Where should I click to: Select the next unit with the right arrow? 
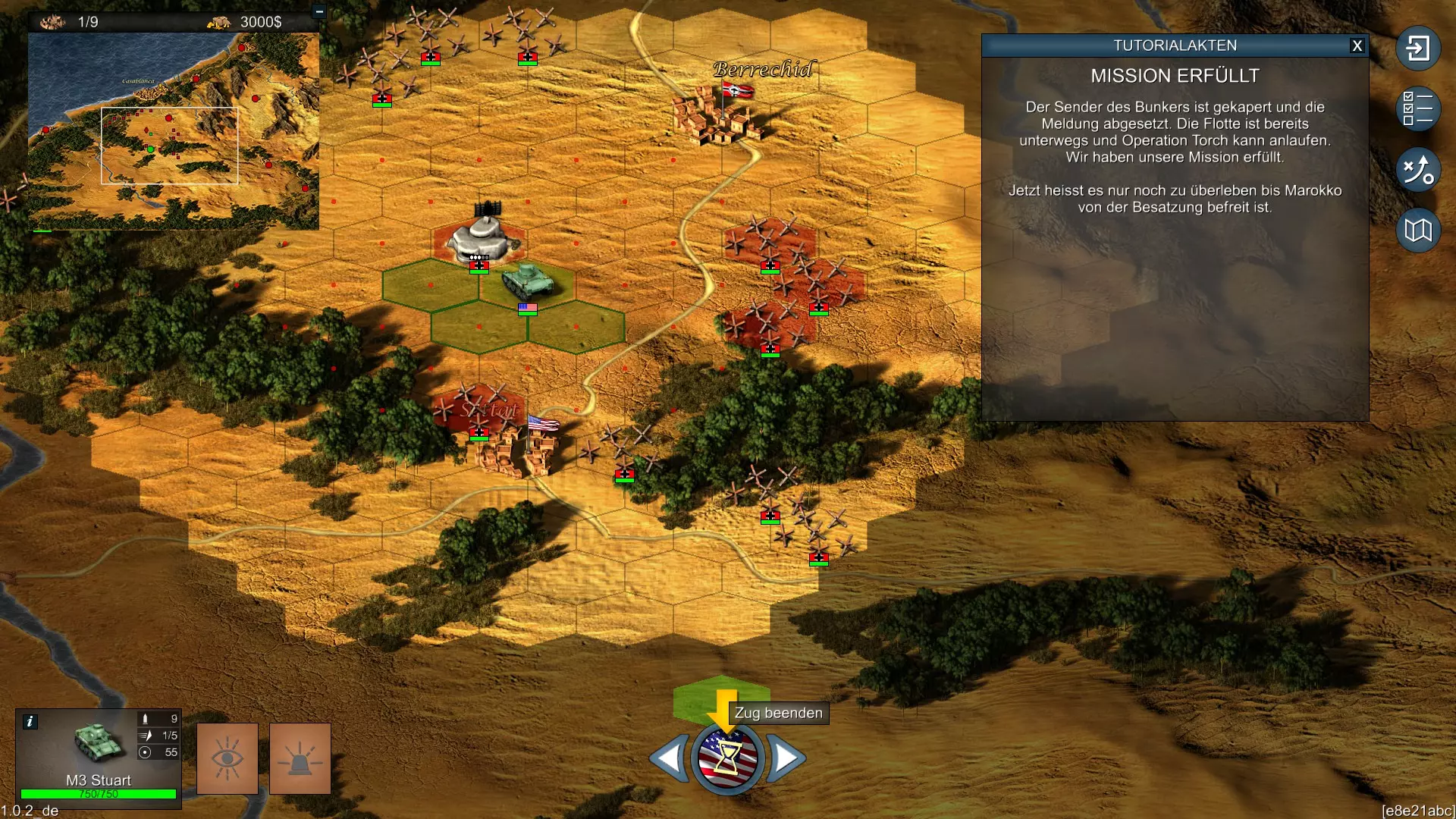click(786, 757)
